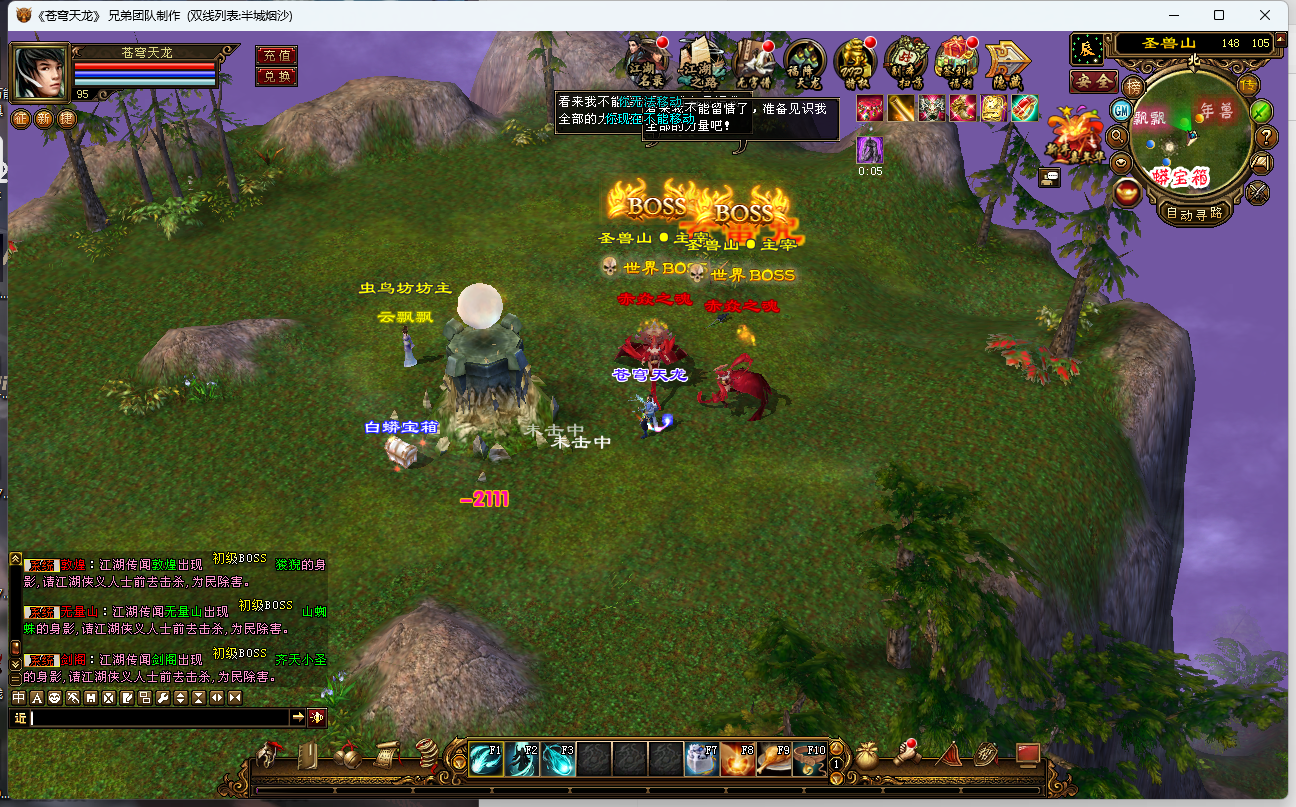Image resolution: width=1296 pixels, height=807 pixels.
Task: Open the 新年嘉年华 event icon
Action: pyautogui.click(x=1073, y=135)
